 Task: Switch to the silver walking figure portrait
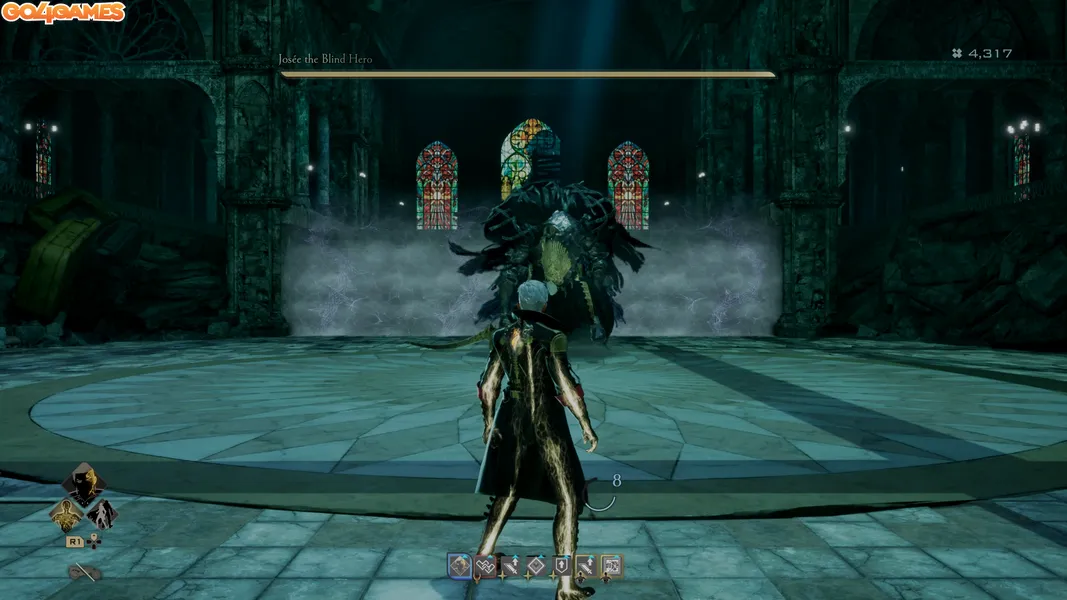[102, 514]
